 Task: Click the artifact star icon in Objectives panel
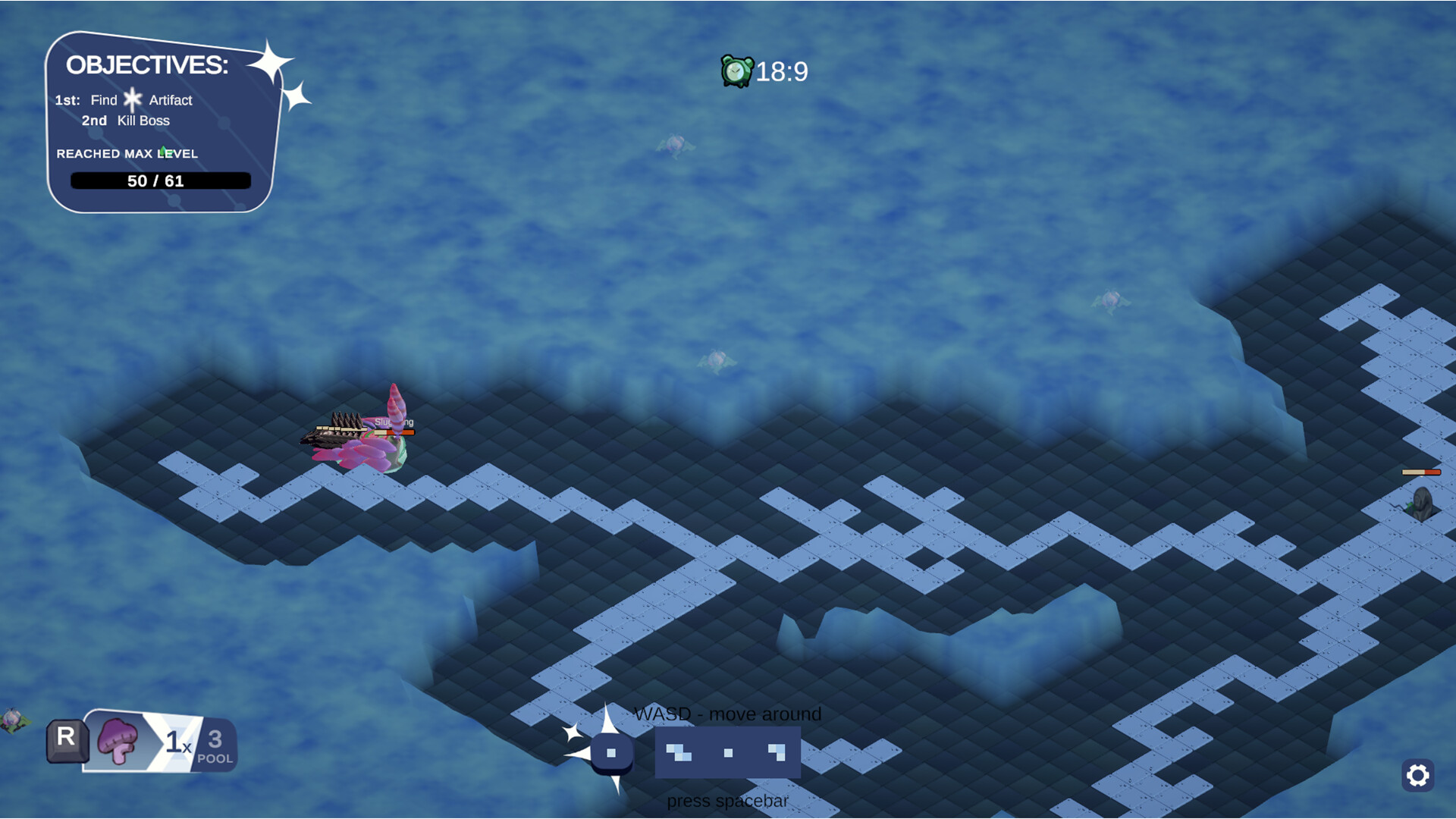click(133, 99)
